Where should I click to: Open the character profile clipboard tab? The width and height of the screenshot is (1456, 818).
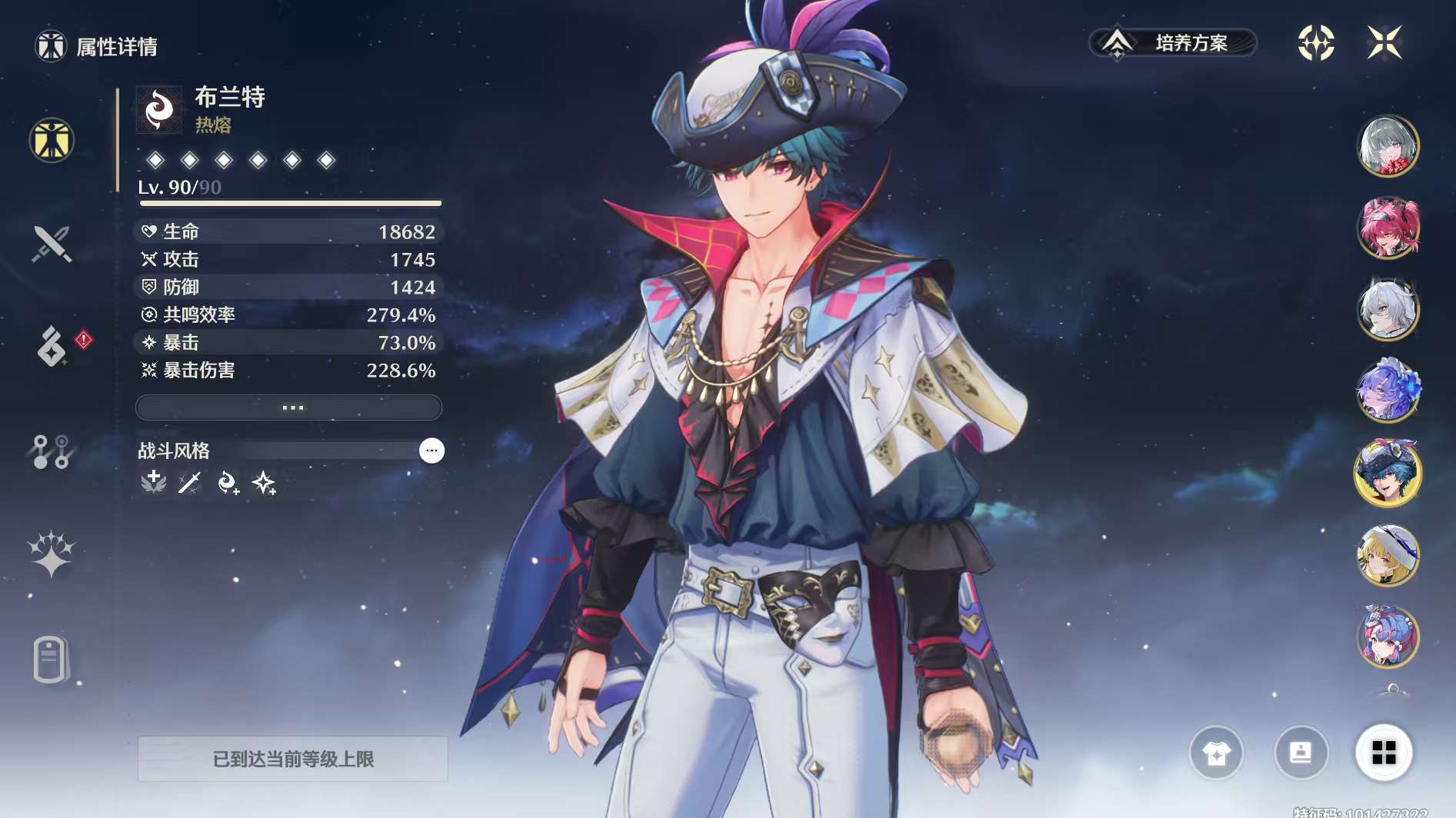click(x=52, y=659)
